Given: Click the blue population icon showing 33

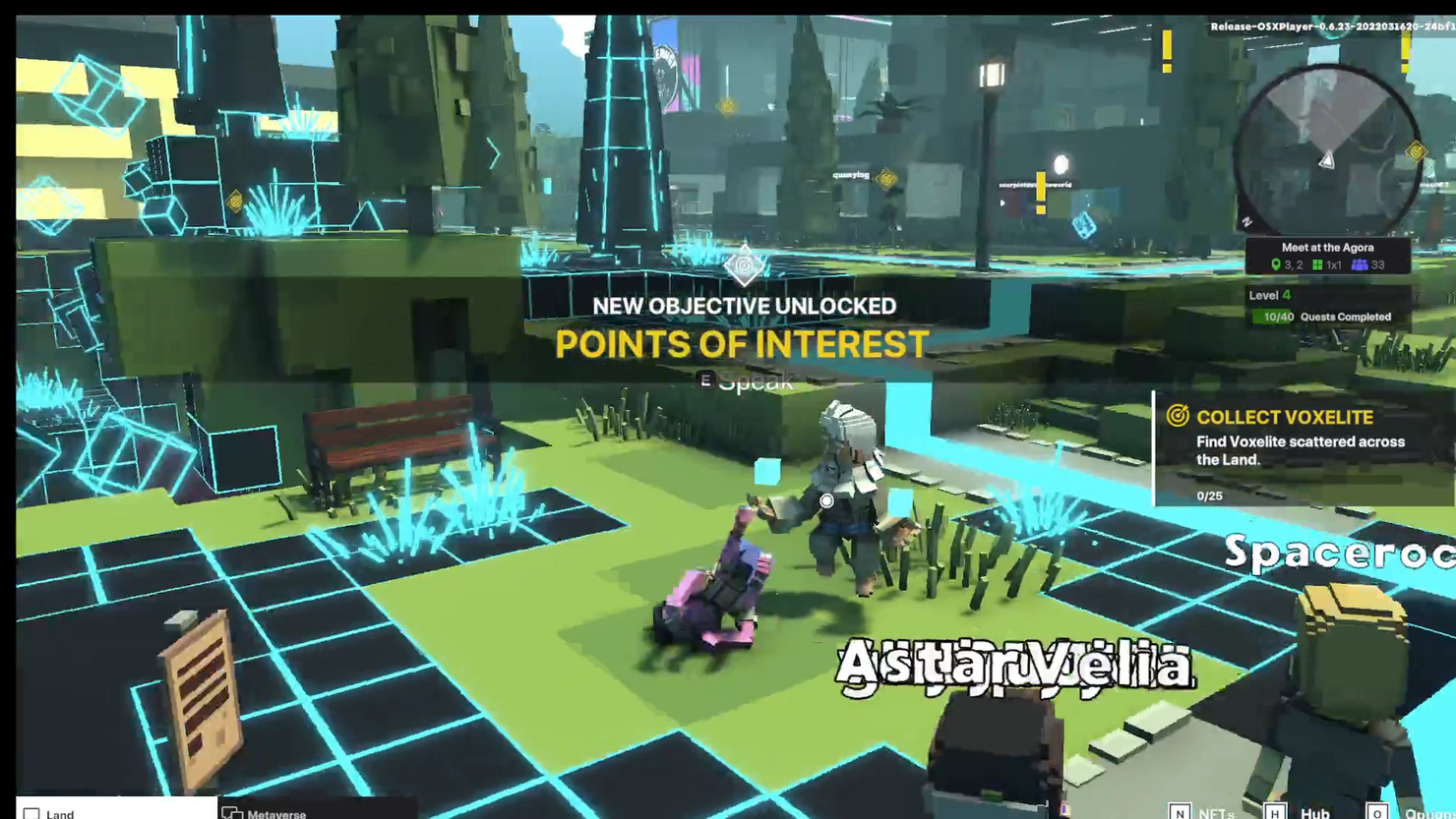Looking at the screenshot, I should (1361, 264).
